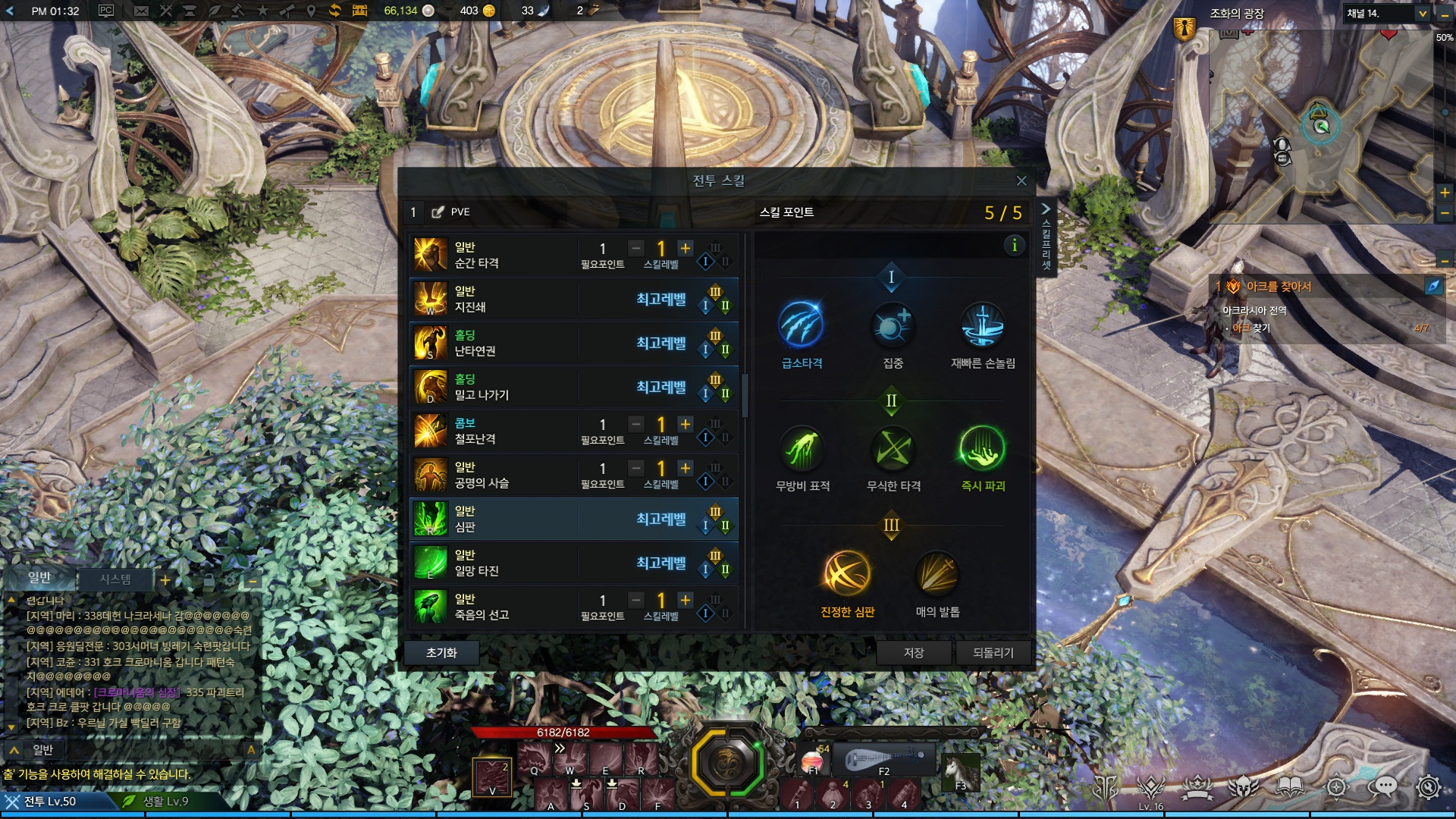Switch to the 시스템 chat tab

click(115, 579)
